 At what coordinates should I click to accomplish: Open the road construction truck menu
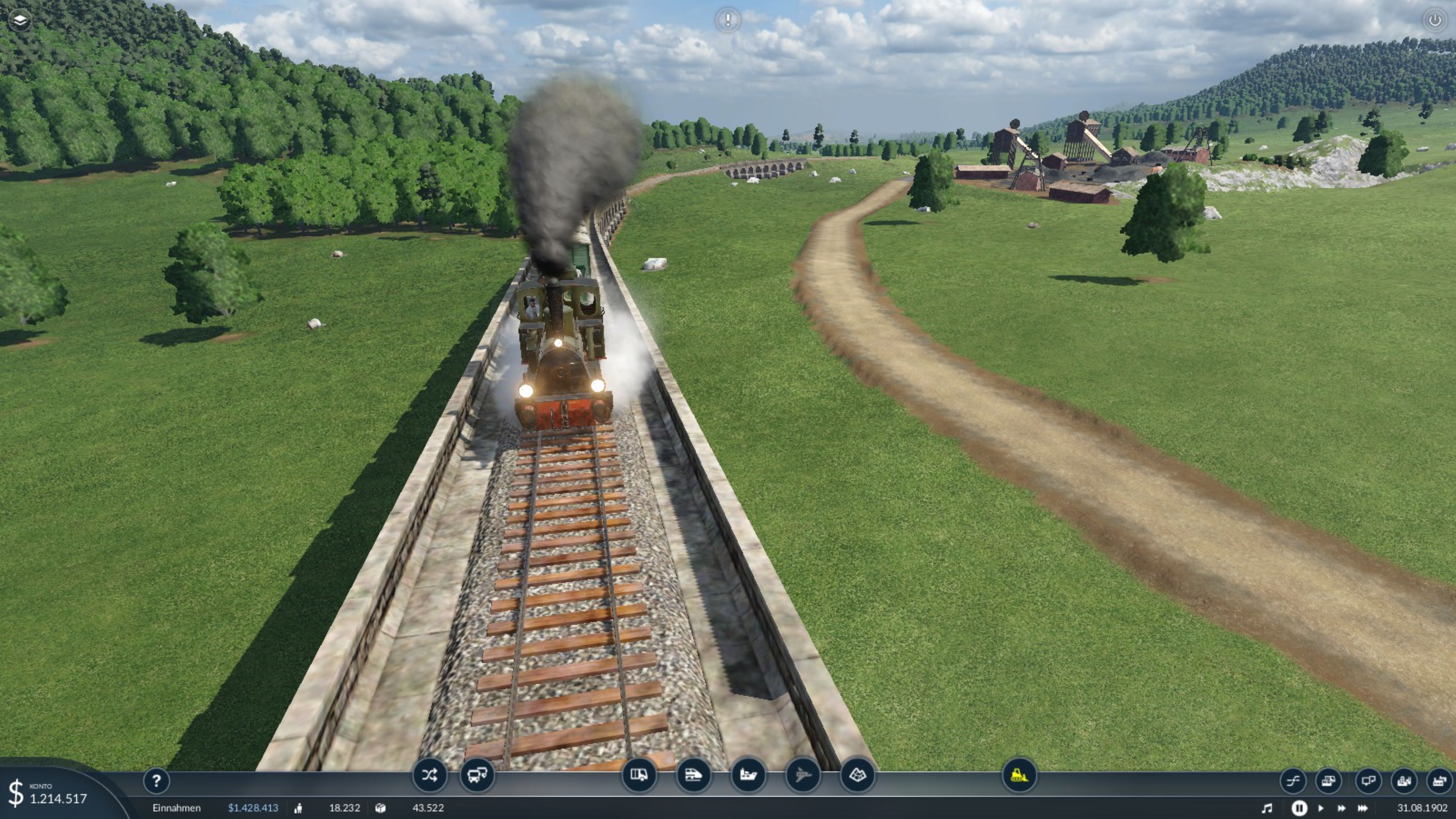click(x=639, y=775)
